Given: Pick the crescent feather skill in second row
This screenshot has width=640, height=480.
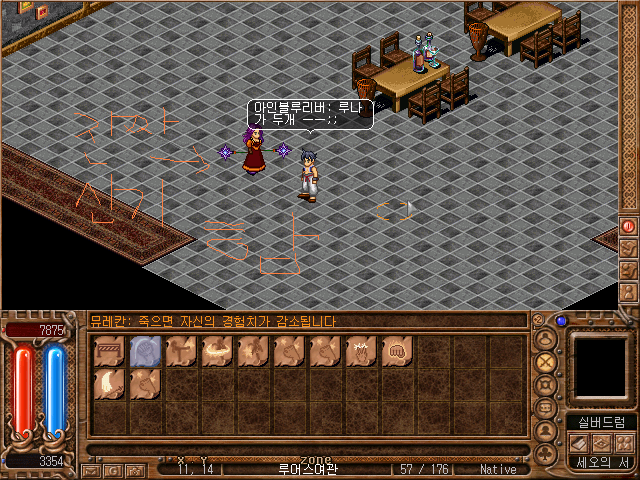Looking at the screenshot, I should 110,382.
